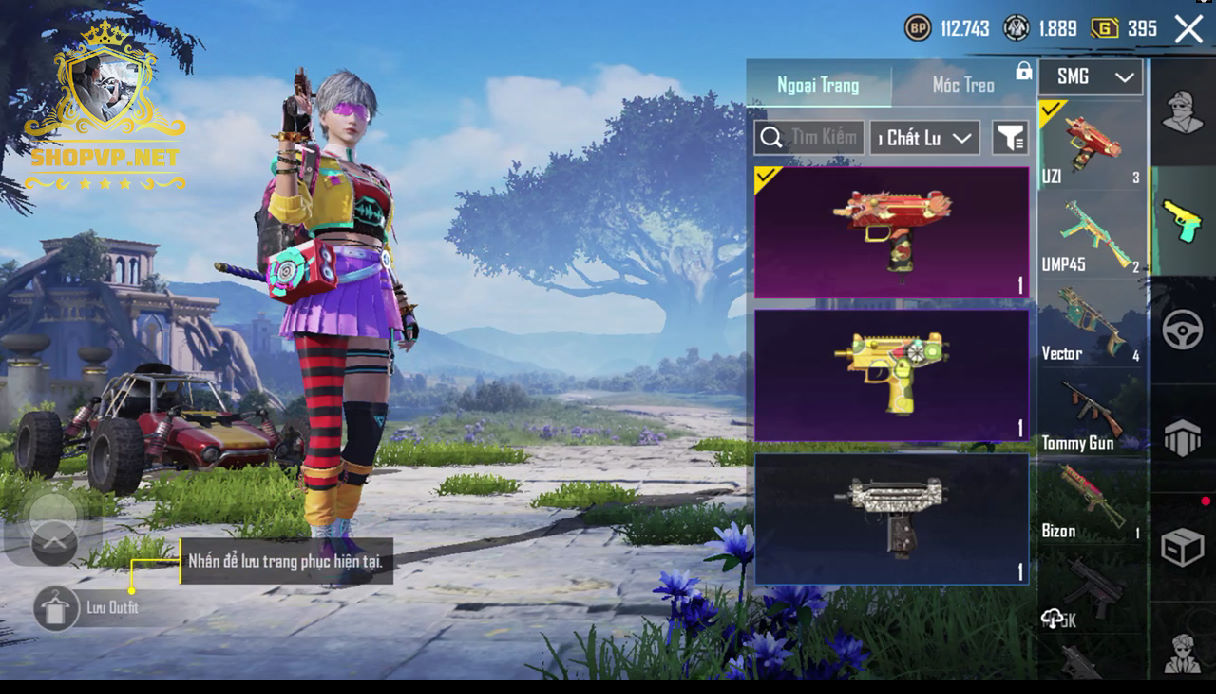Viewport: 1216px width, 694px height.
Task: Switch to the Ngoai Trang tab
Action: click(818, 85)
